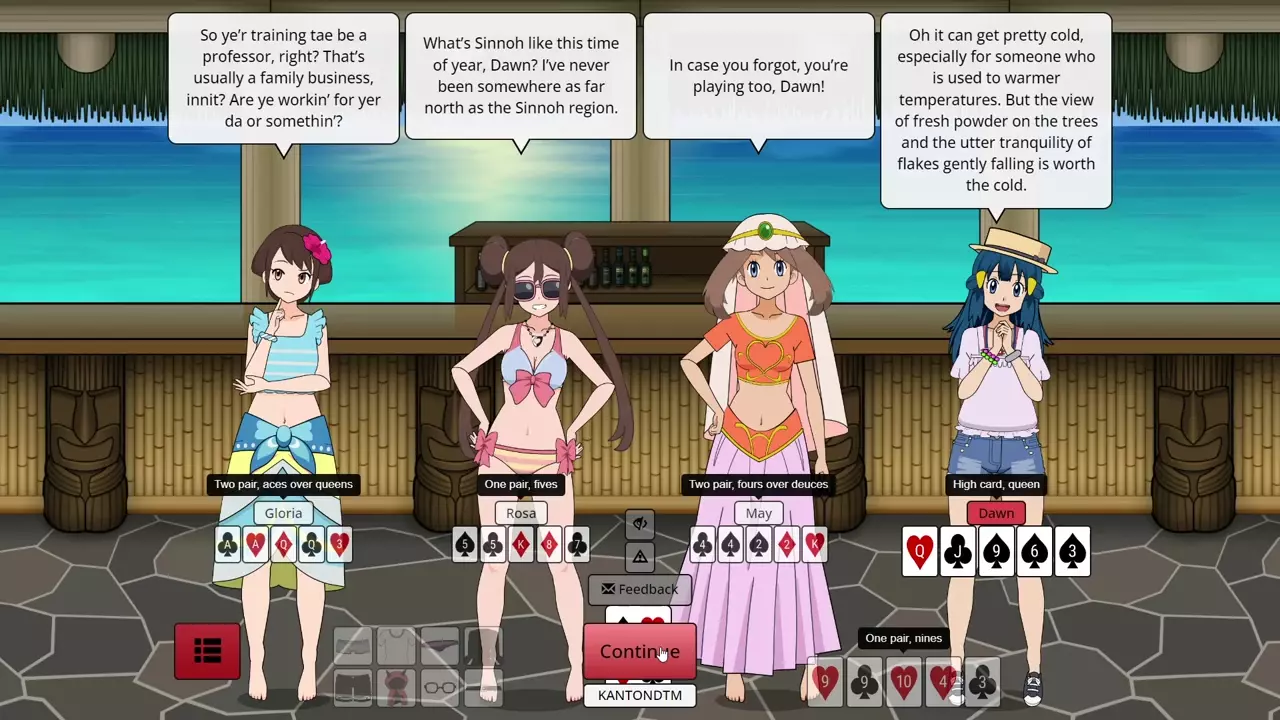Pick the nine of hearts in your hand
Viewport: 1280px width, 720px height.
pos(825,682)
